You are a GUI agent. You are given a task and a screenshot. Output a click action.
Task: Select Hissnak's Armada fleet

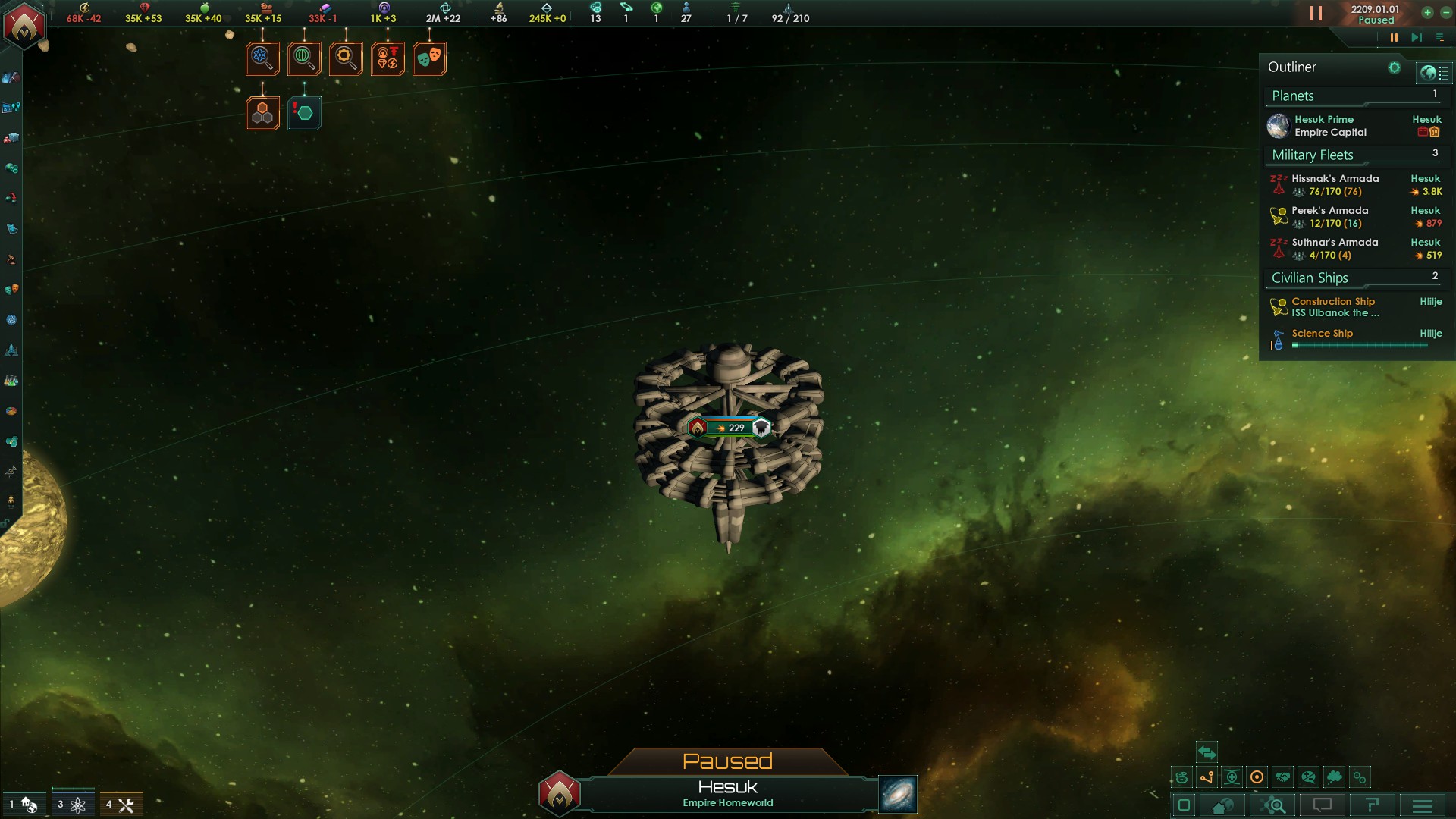pyautogui.click(x=1335, y=185)
